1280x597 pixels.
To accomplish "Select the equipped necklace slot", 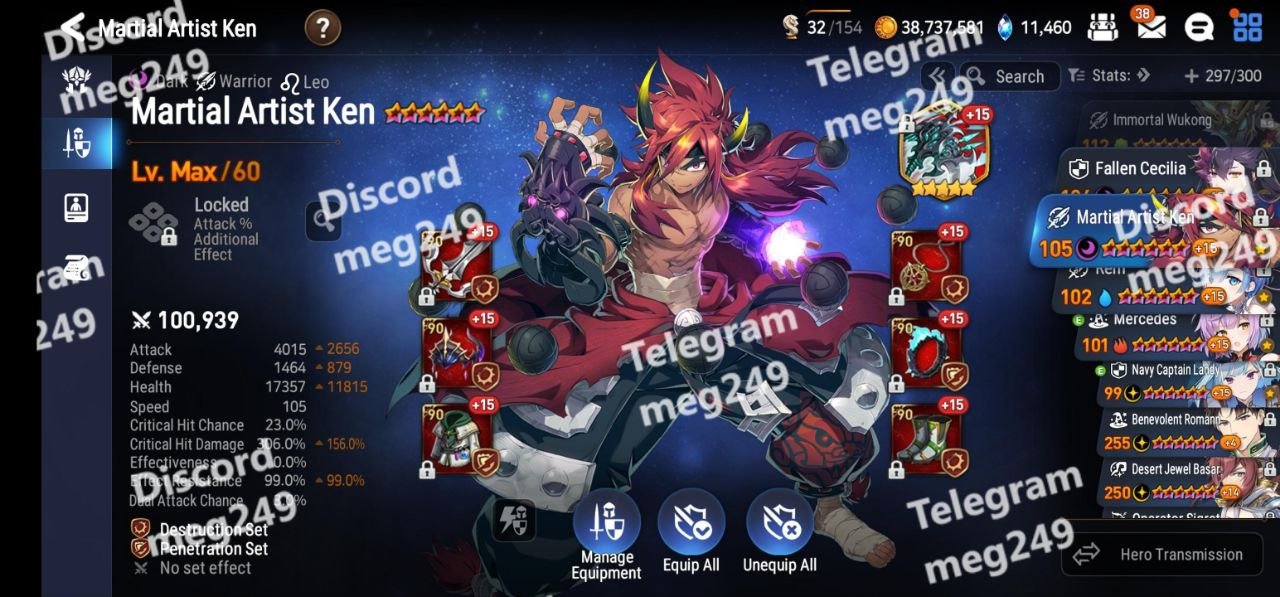I will [x=927, y=267].
